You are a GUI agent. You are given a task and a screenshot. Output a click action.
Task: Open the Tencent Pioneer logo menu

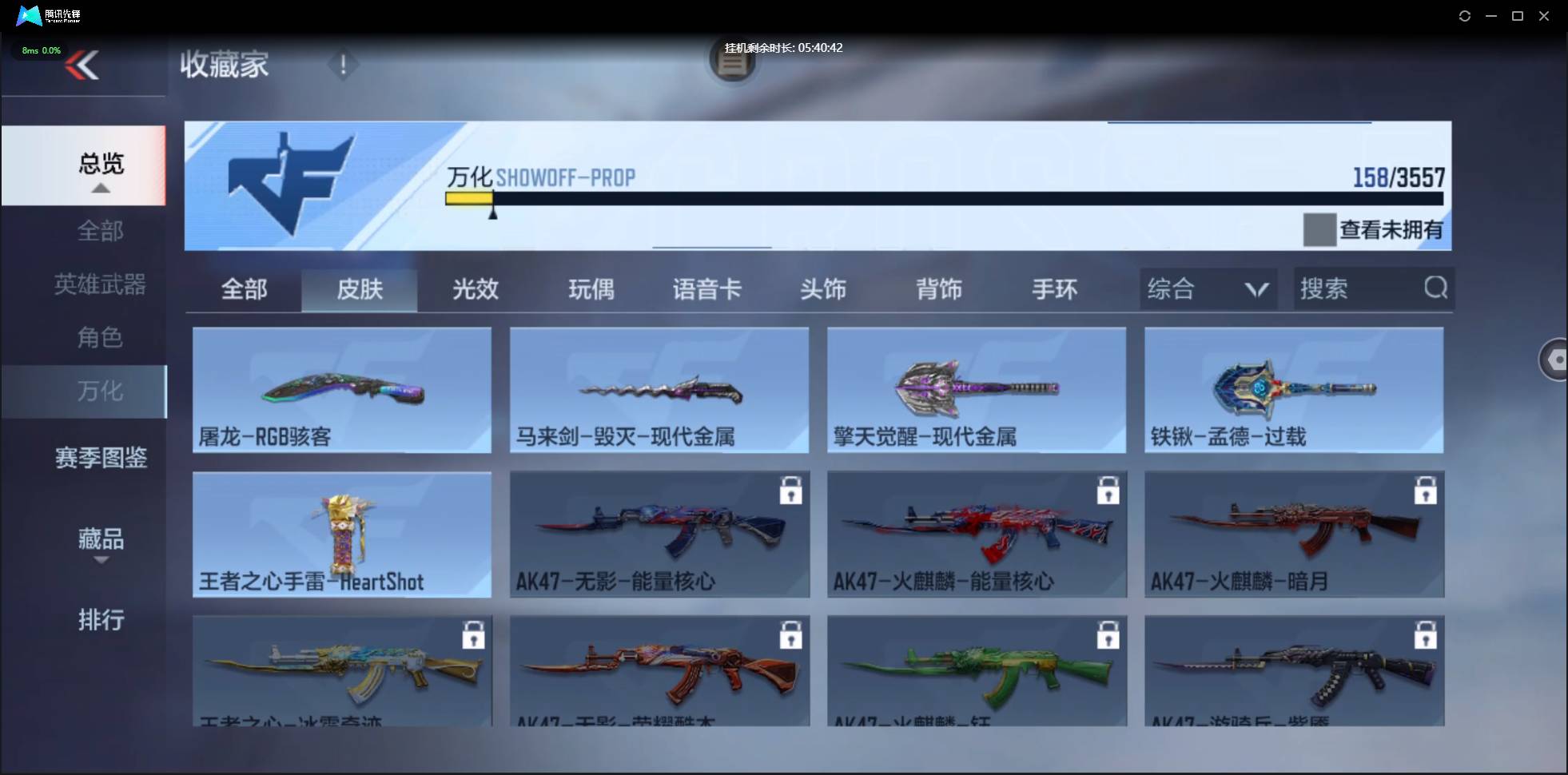(29, 15)
